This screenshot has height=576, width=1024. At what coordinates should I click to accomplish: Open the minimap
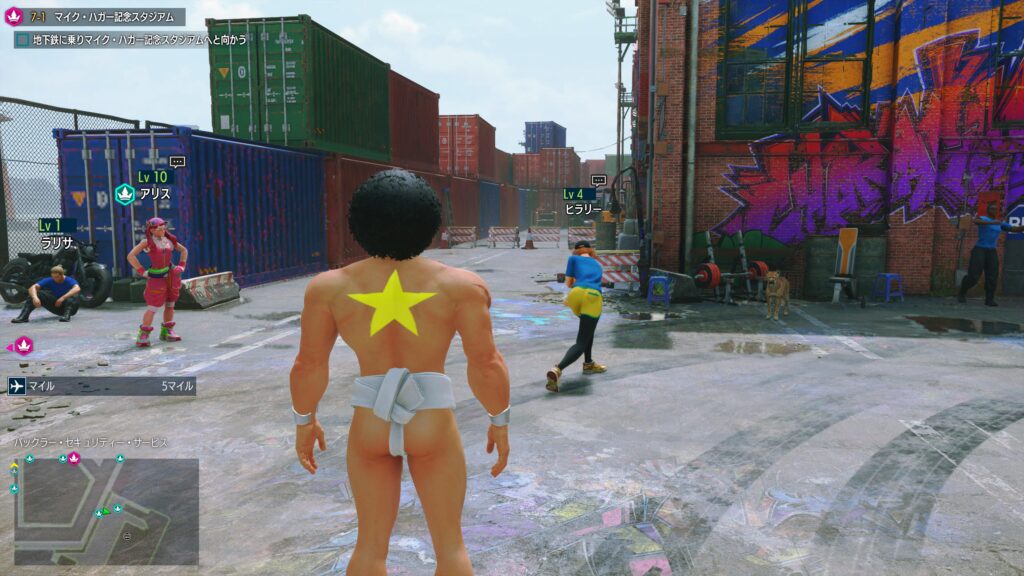(106, 511)
